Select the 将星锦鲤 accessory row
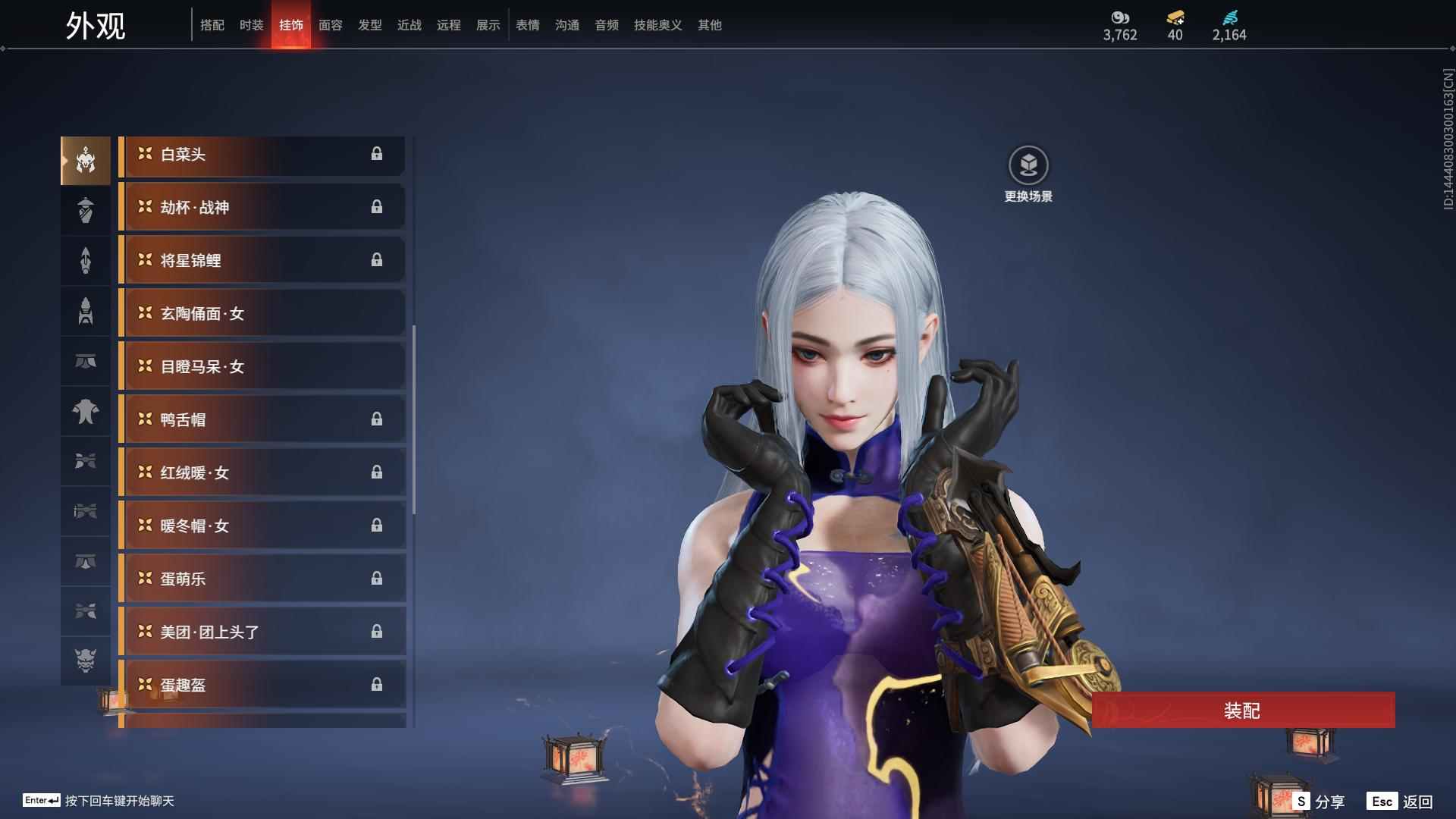This screenshot has height=819, width=1456. (262, 260)
